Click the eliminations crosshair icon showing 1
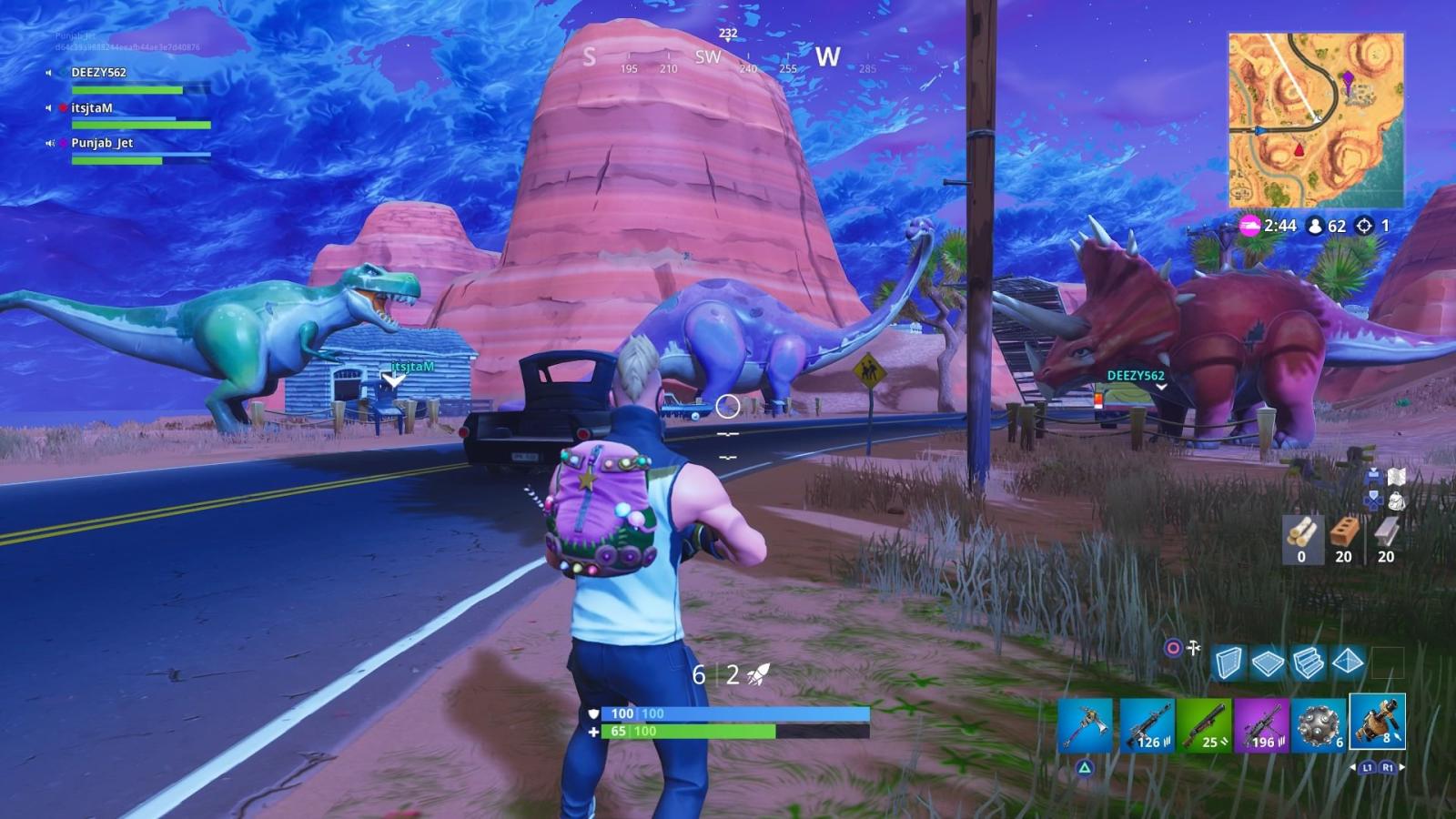 tap(1364, 227)
